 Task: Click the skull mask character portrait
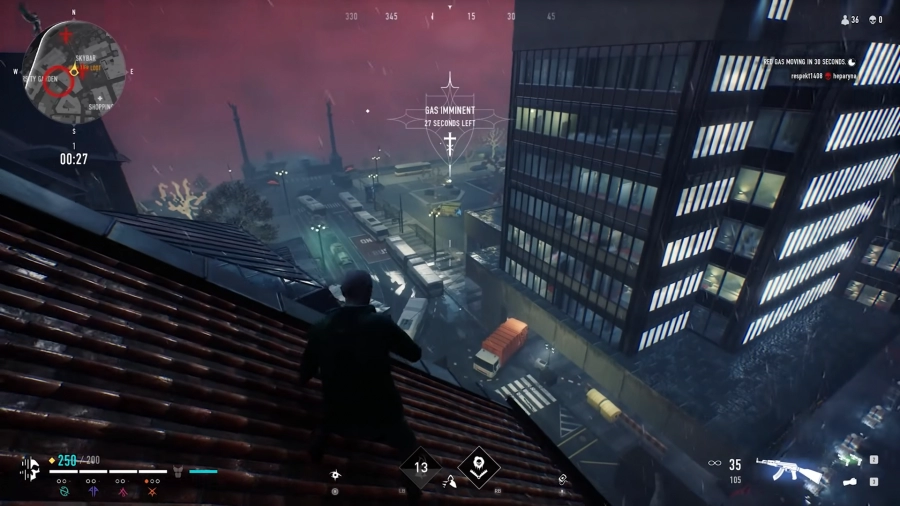point(29,470)
